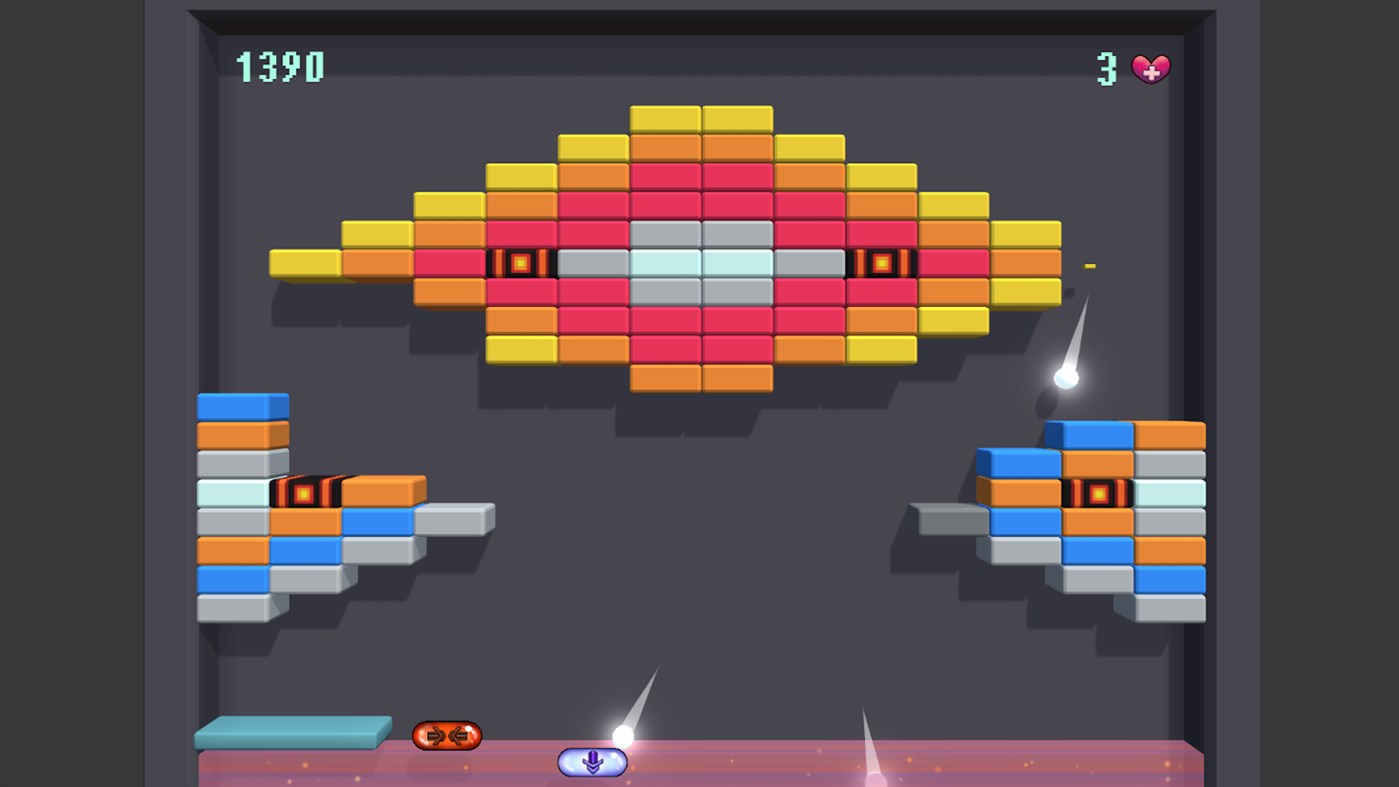Screen dimensions: 1399x787
Task: Select the blue brick atop the left stack
Action: coord(242,404)
